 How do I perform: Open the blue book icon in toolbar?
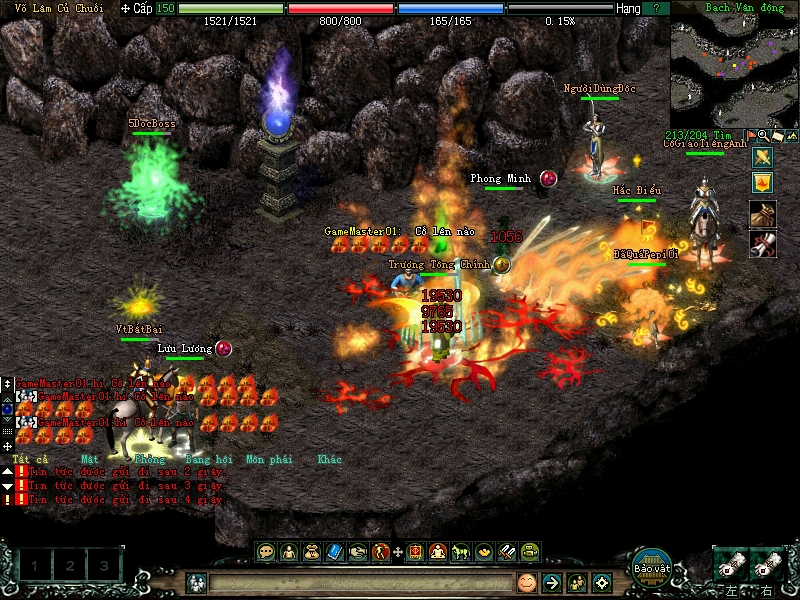(x=335, y=551)
